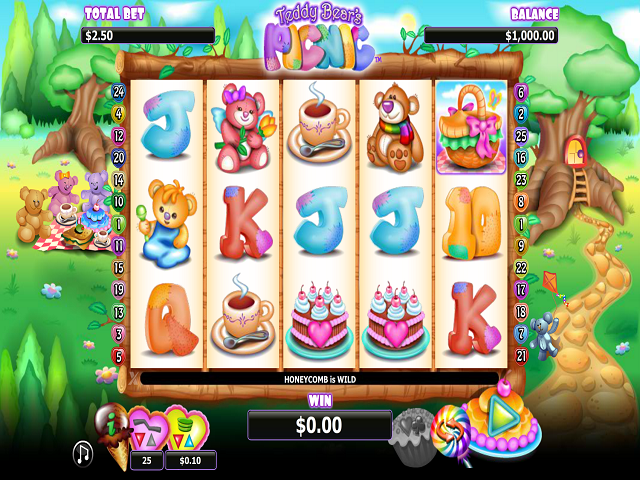Screen dimensions: 640x480
Task: Choose payline marker number 21
Action: click(520, 355)
